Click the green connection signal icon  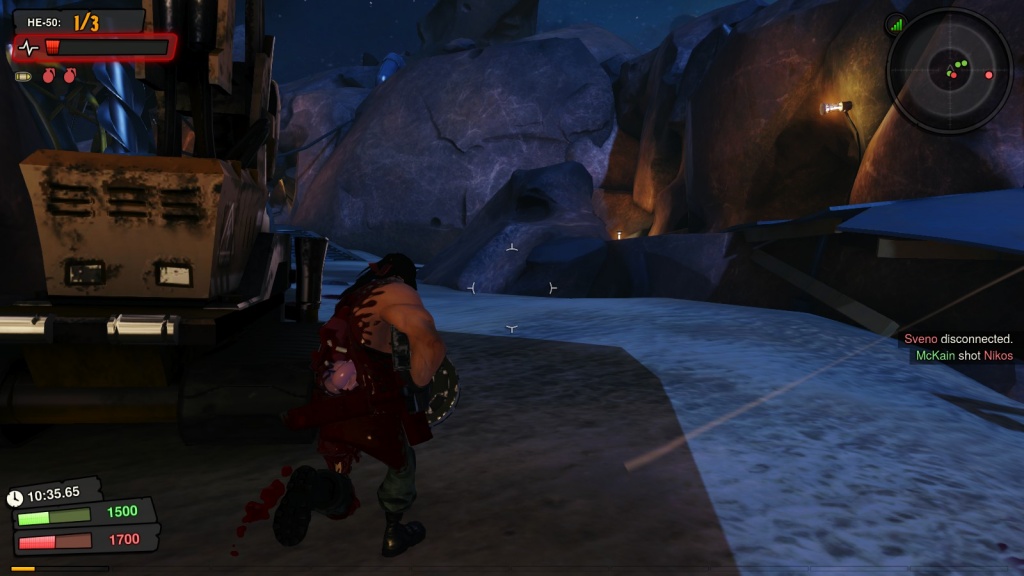(x=895, y=24)
